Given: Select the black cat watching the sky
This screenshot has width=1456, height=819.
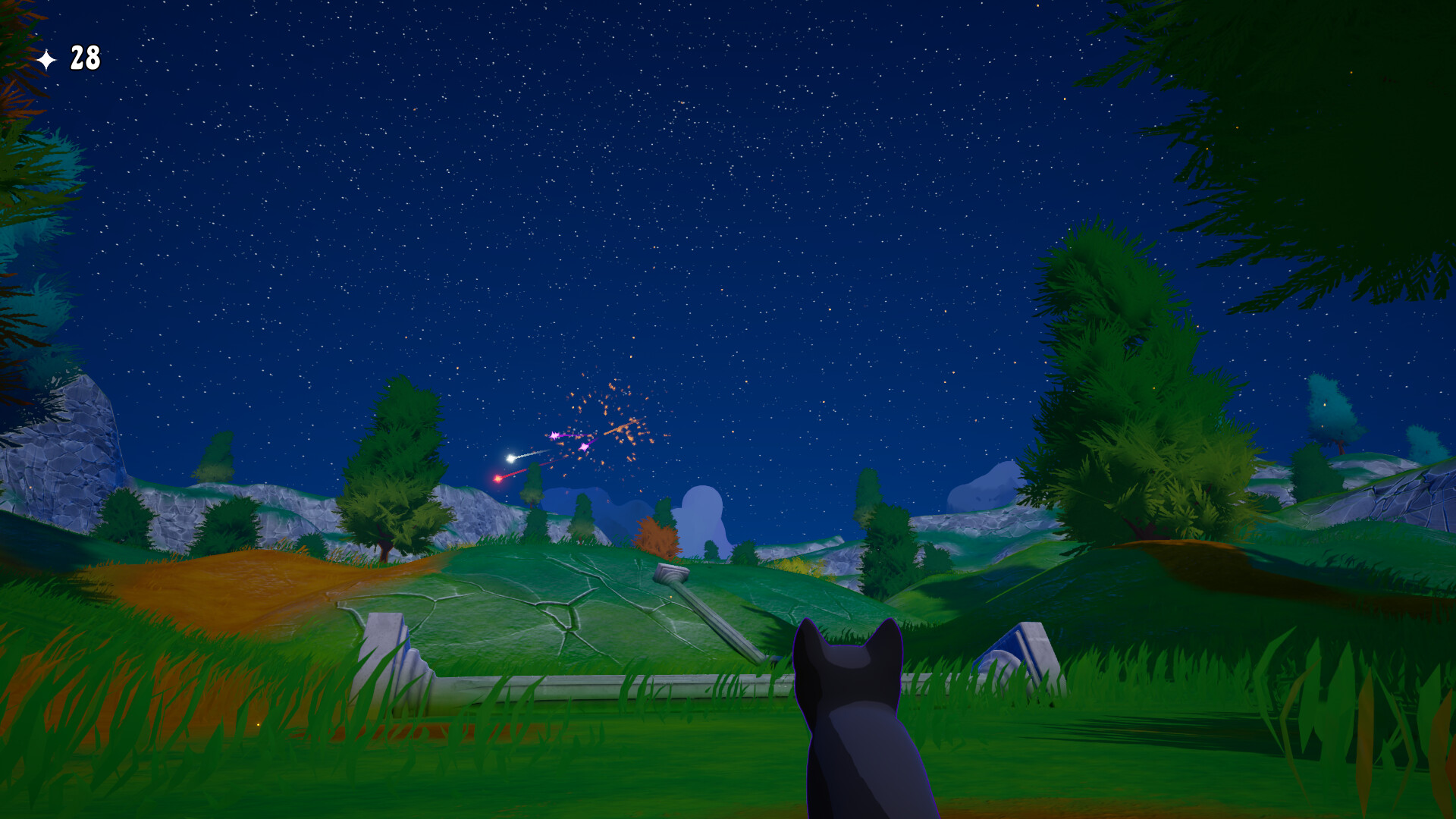Looking at the screenshot, I should click(x=857, y=720).
